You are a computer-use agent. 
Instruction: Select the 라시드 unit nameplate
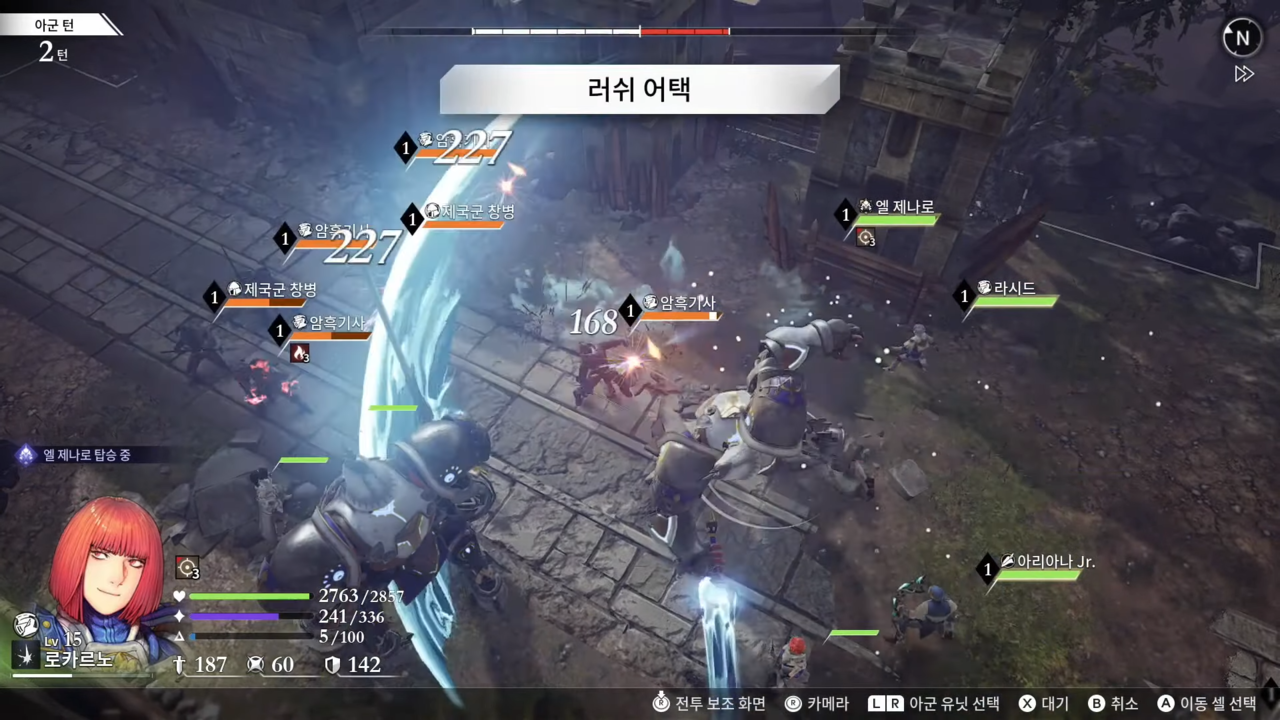pyautogui.click(x=1012, y=290)
